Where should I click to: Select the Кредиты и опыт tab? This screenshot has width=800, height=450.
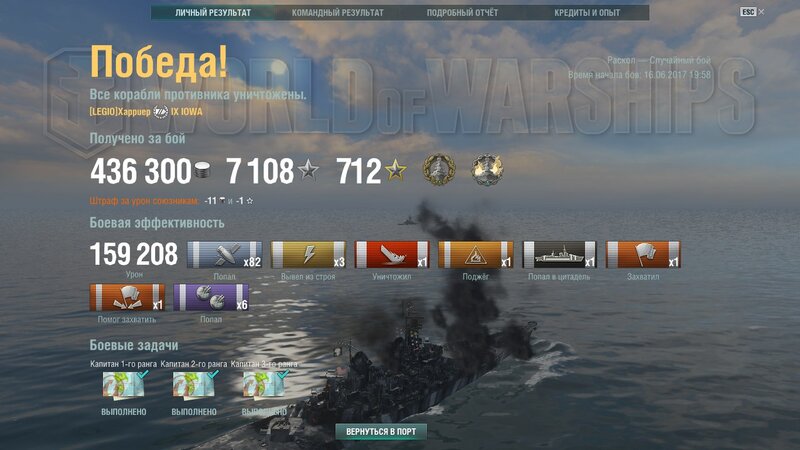click(587, 13)
